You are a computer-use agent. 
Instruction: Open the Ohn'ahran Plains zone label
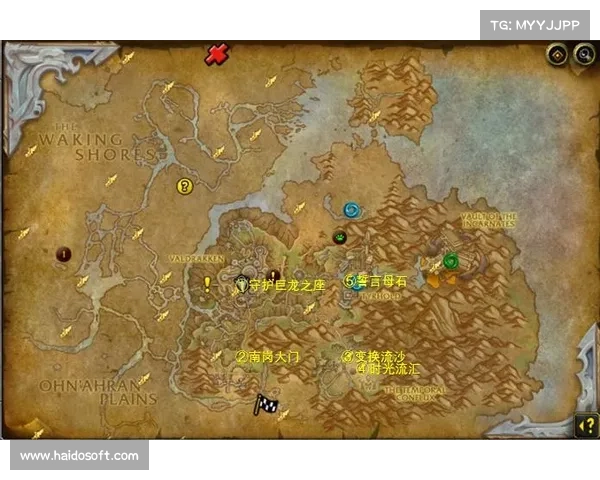96,391
